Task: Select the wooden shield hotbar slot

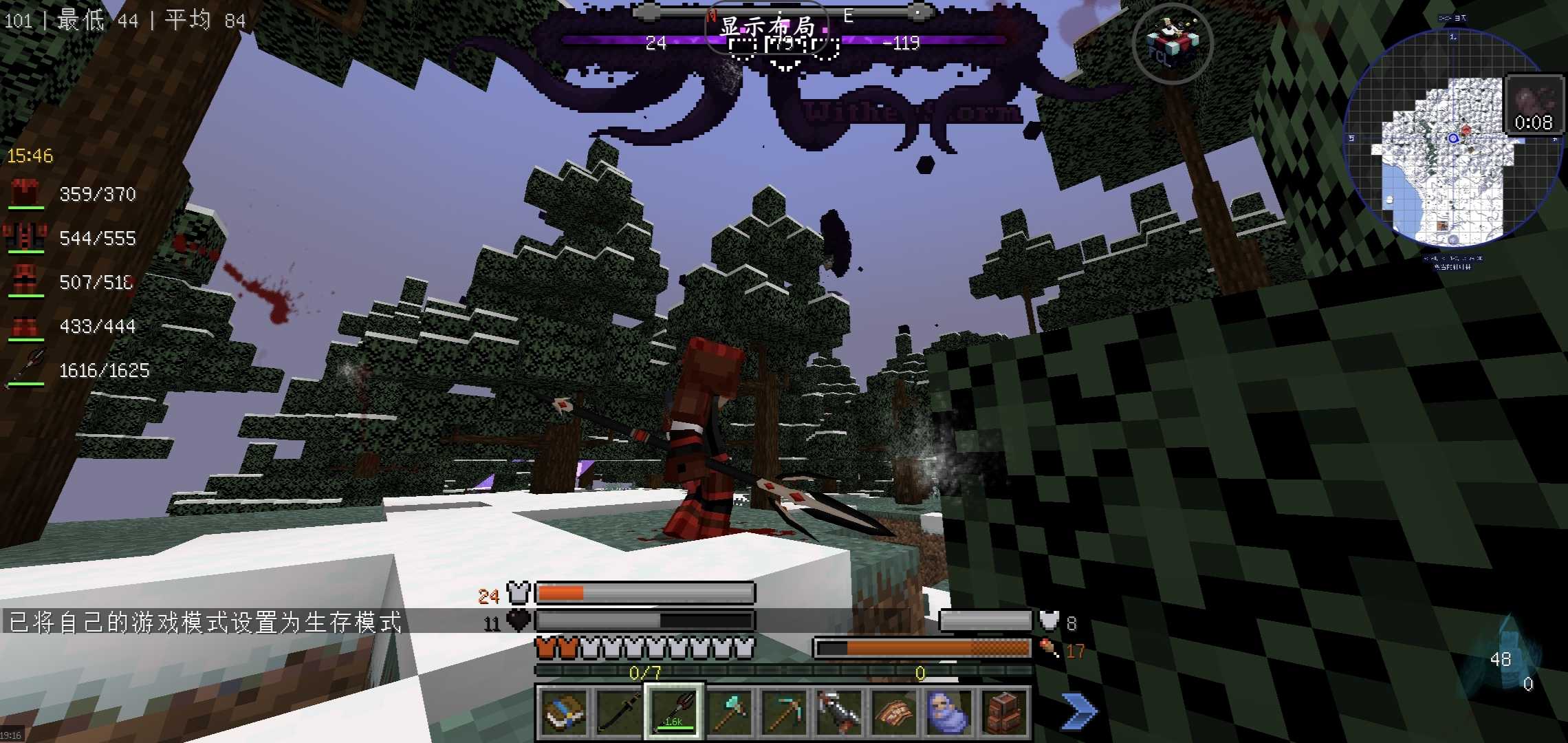Action: (x=893, y=712)
